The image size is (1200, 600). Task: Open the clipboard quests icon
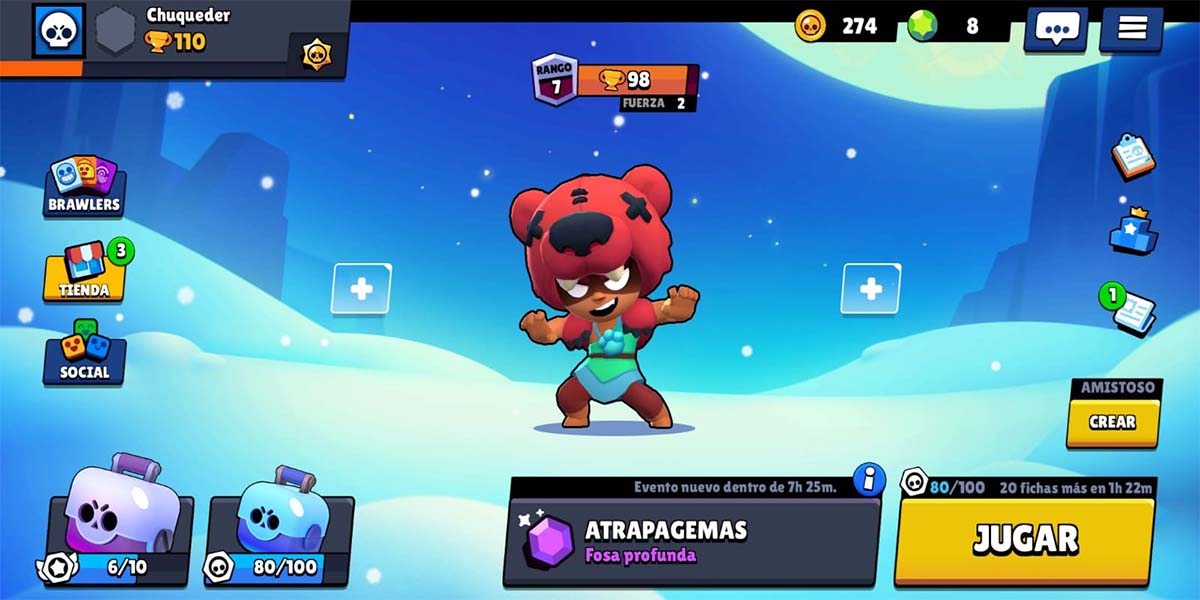[x=1133, y=156]
